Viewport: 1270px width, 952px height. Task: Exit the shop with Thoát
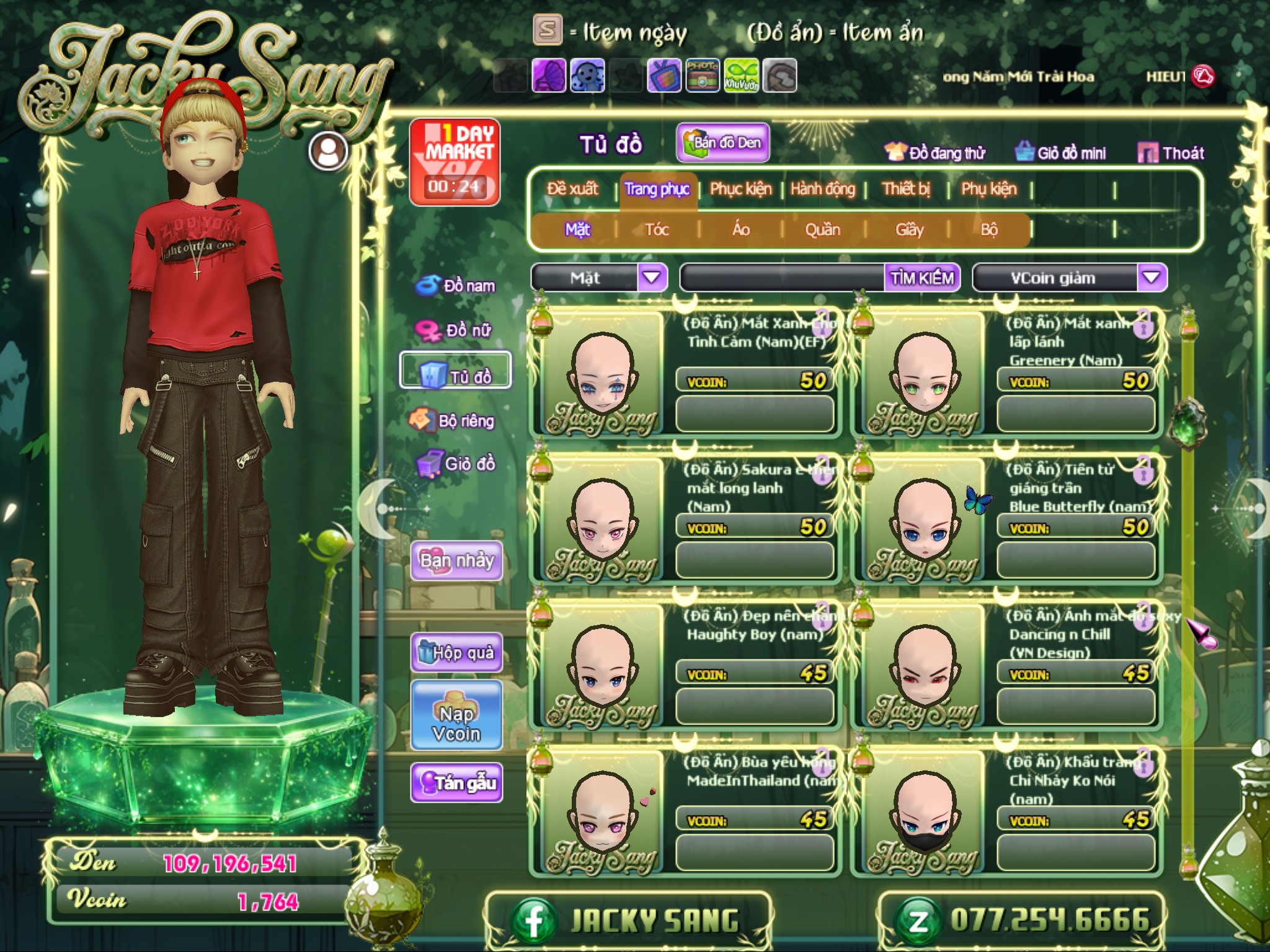pos(1171,153)
